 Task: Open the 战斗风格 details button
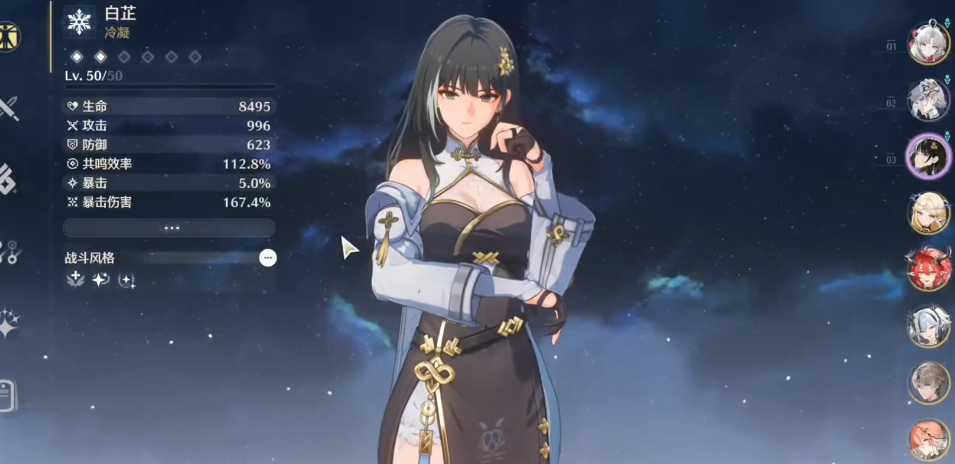(x=267, y=258)
